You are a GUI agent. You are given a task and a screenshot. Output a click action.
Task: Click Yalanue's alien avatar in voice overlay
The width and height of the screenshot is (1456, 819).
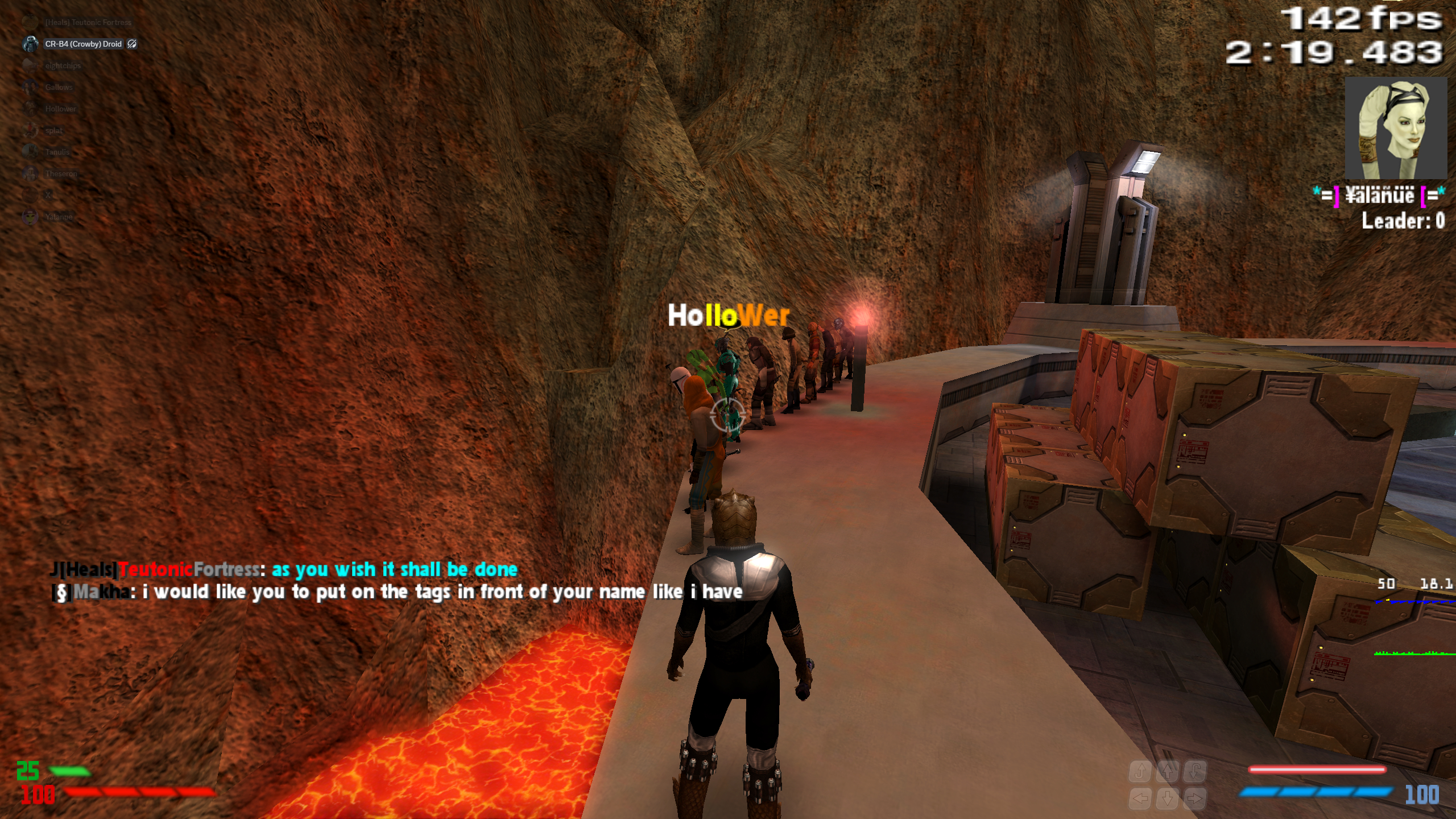click(30, 217)
